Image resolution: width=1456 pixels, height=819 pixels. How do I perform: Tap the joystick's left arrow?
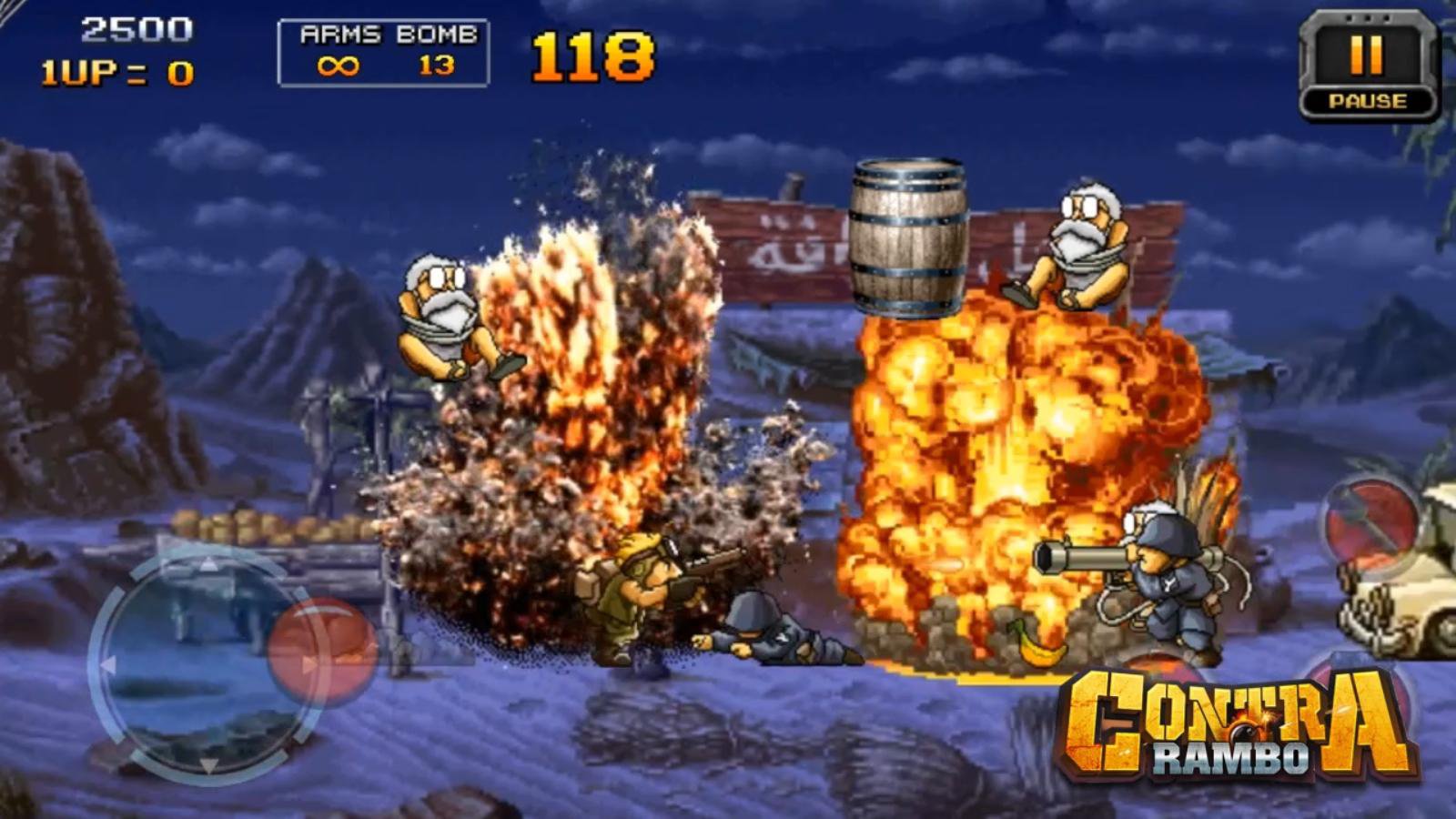point(108,665)
